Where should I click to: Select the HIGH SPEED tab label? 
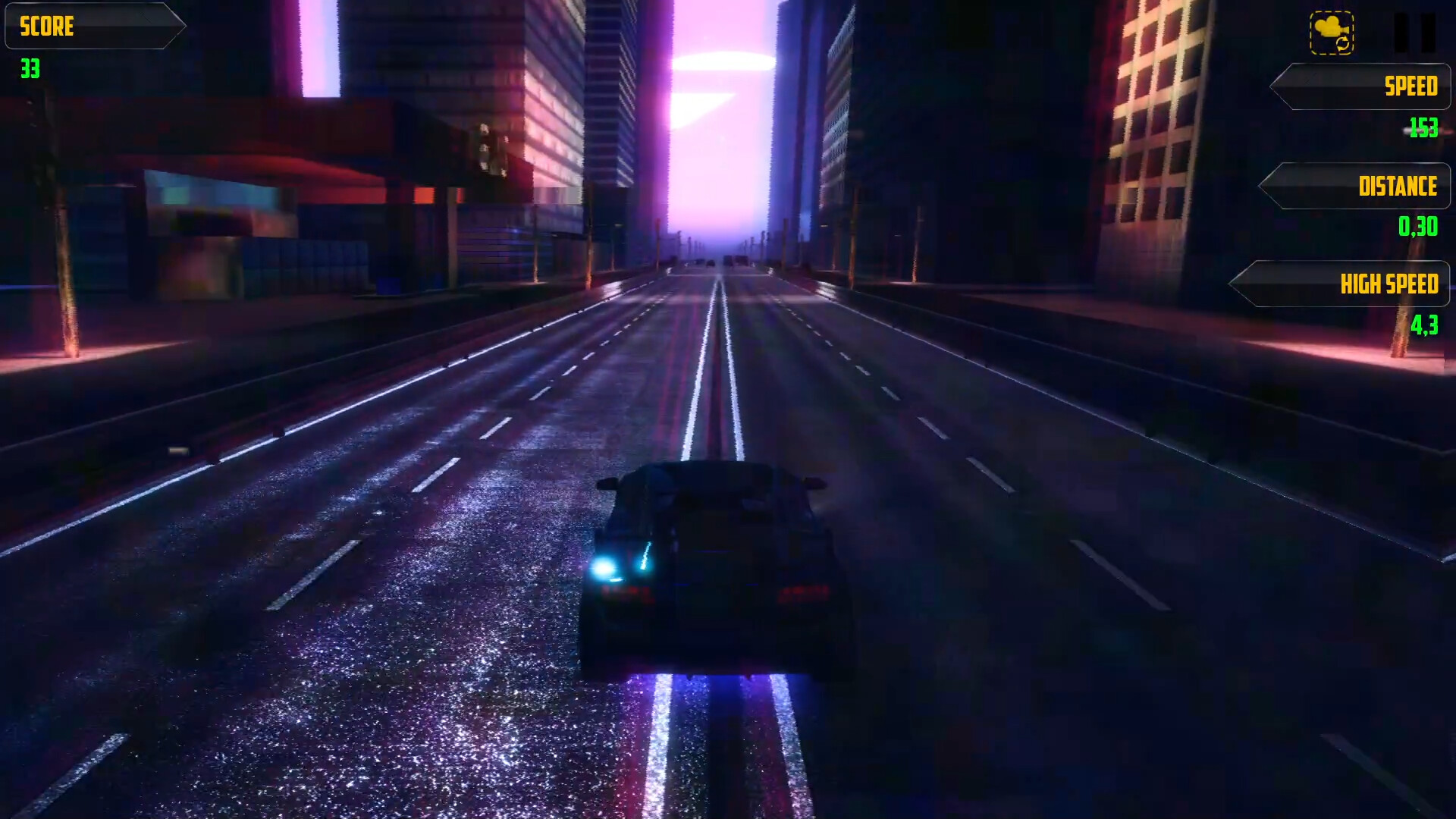point(1389,283)
